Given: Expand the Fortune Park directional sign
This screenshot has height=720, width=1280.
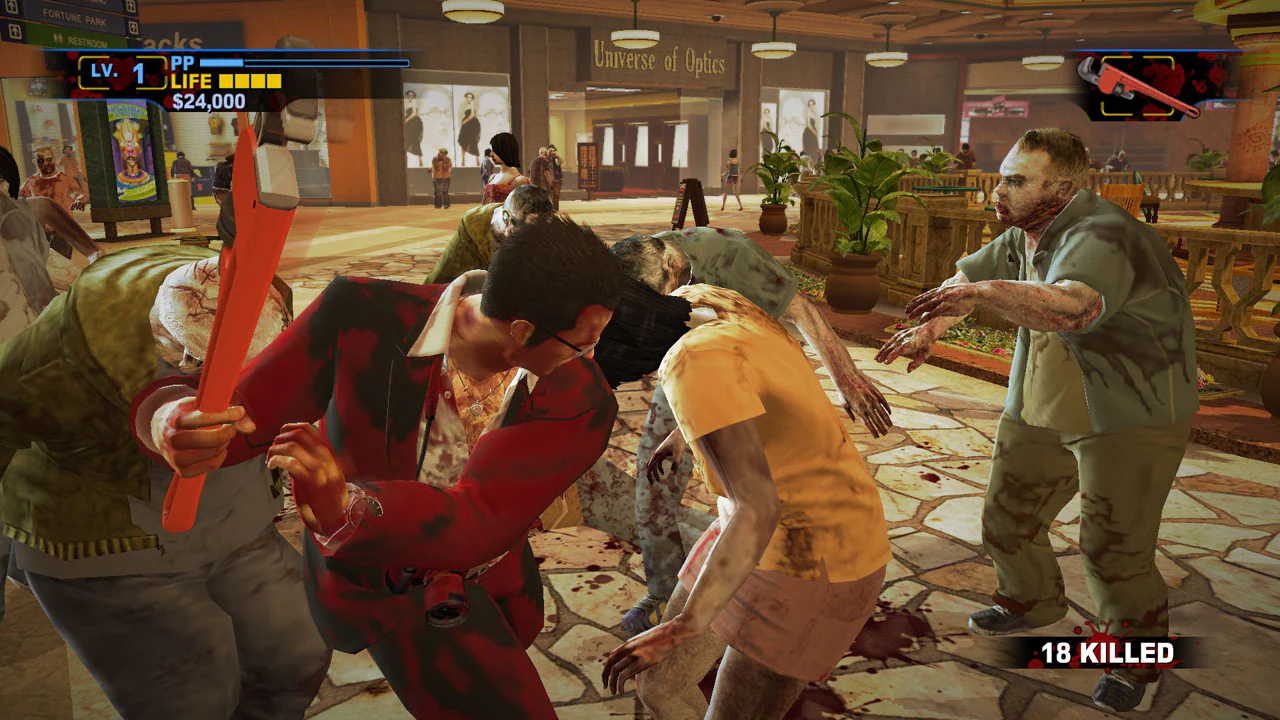Looking at the screenshot, I should point(73,18).
